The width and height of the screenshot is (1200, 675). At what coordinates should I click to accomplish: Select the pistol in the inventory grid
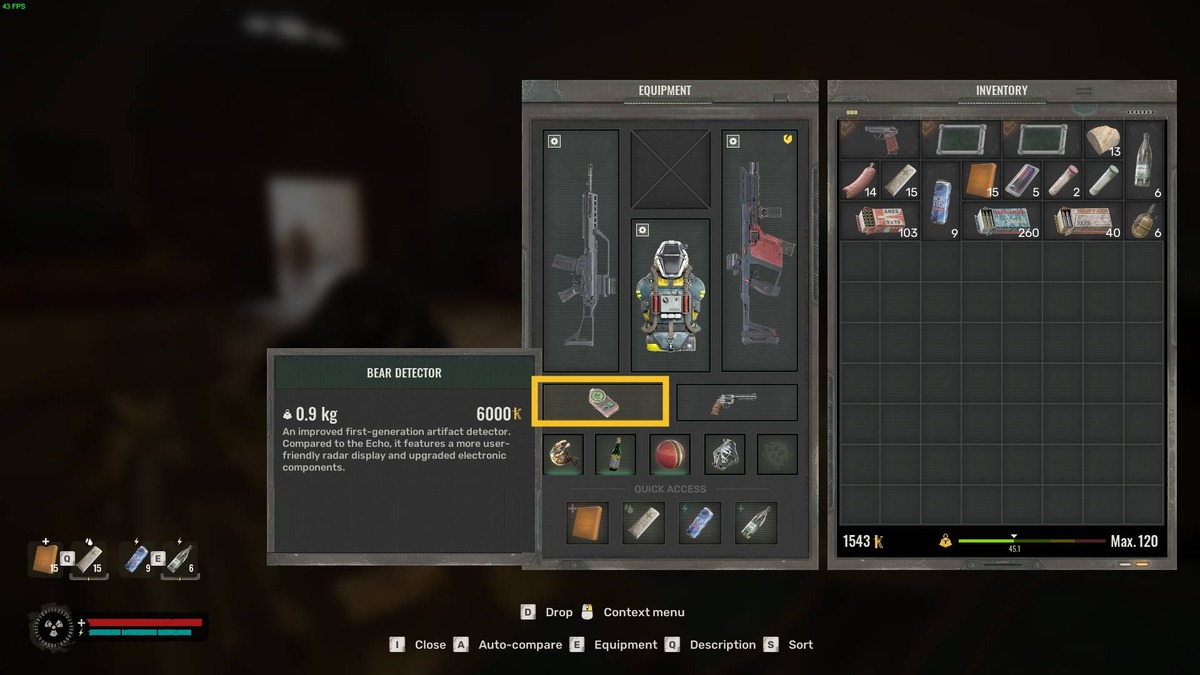(x=880, y=140)
